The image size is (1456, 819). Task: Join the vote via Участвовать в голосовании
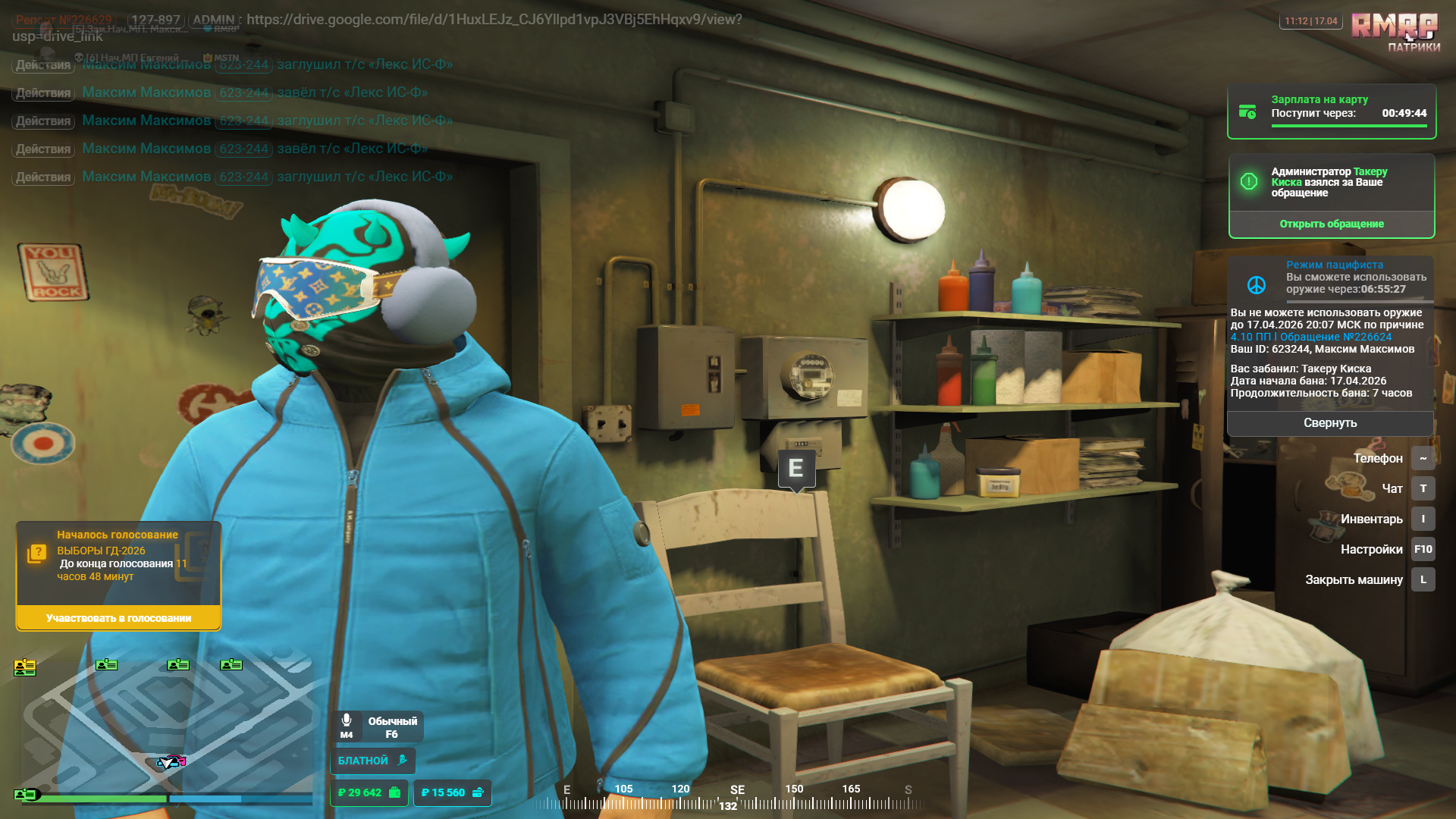pyautogui.click(x=118, y=618)
